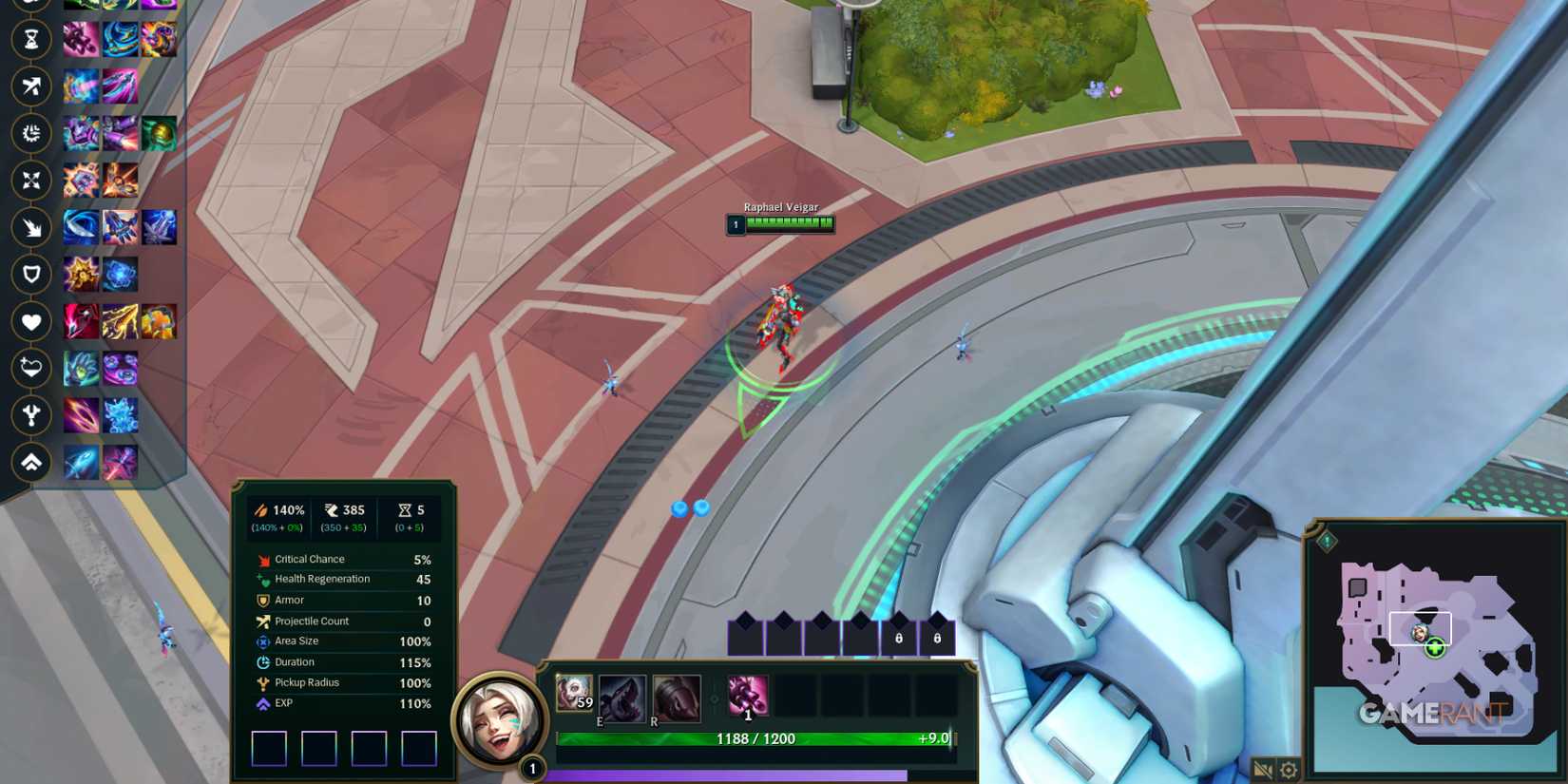Select the hourglass Duration category in sidebar
1568x784 pixels.
(31, 41)
